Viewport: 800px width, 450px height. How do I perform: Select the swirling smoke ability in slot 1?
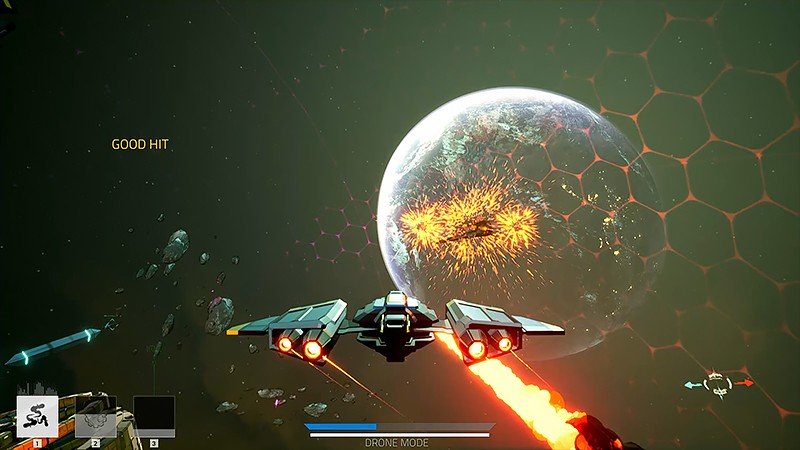point(37,416)
